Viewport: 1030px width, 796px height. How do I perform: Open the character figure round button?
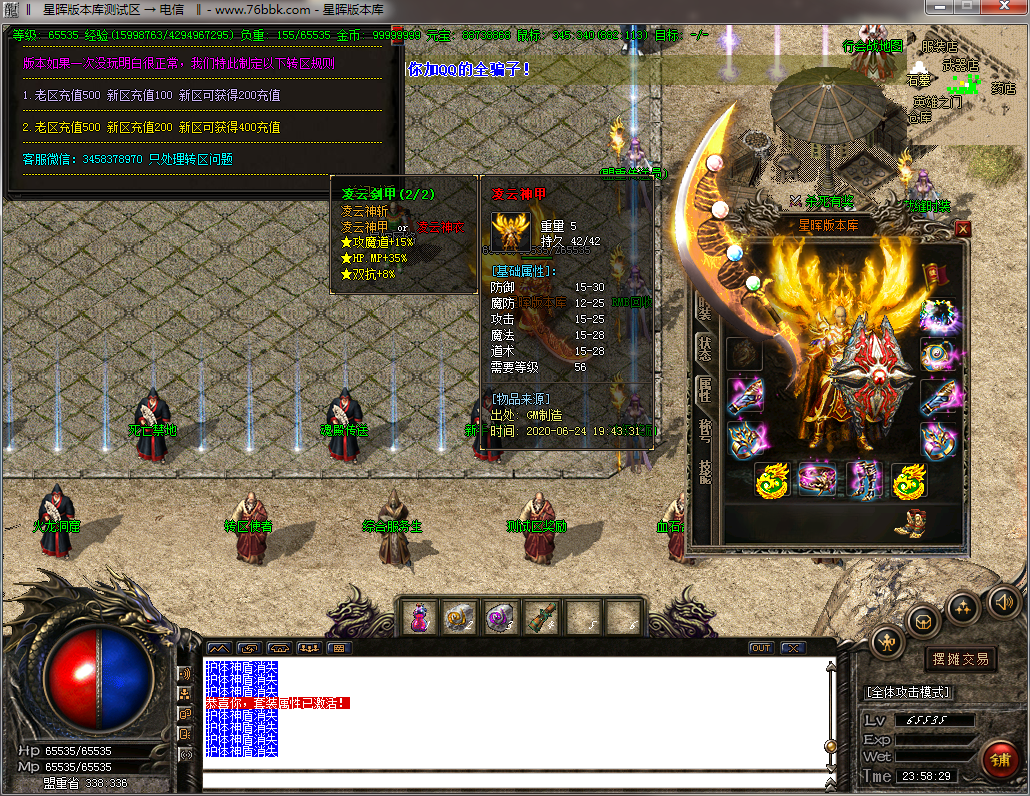tap(887, 641)
